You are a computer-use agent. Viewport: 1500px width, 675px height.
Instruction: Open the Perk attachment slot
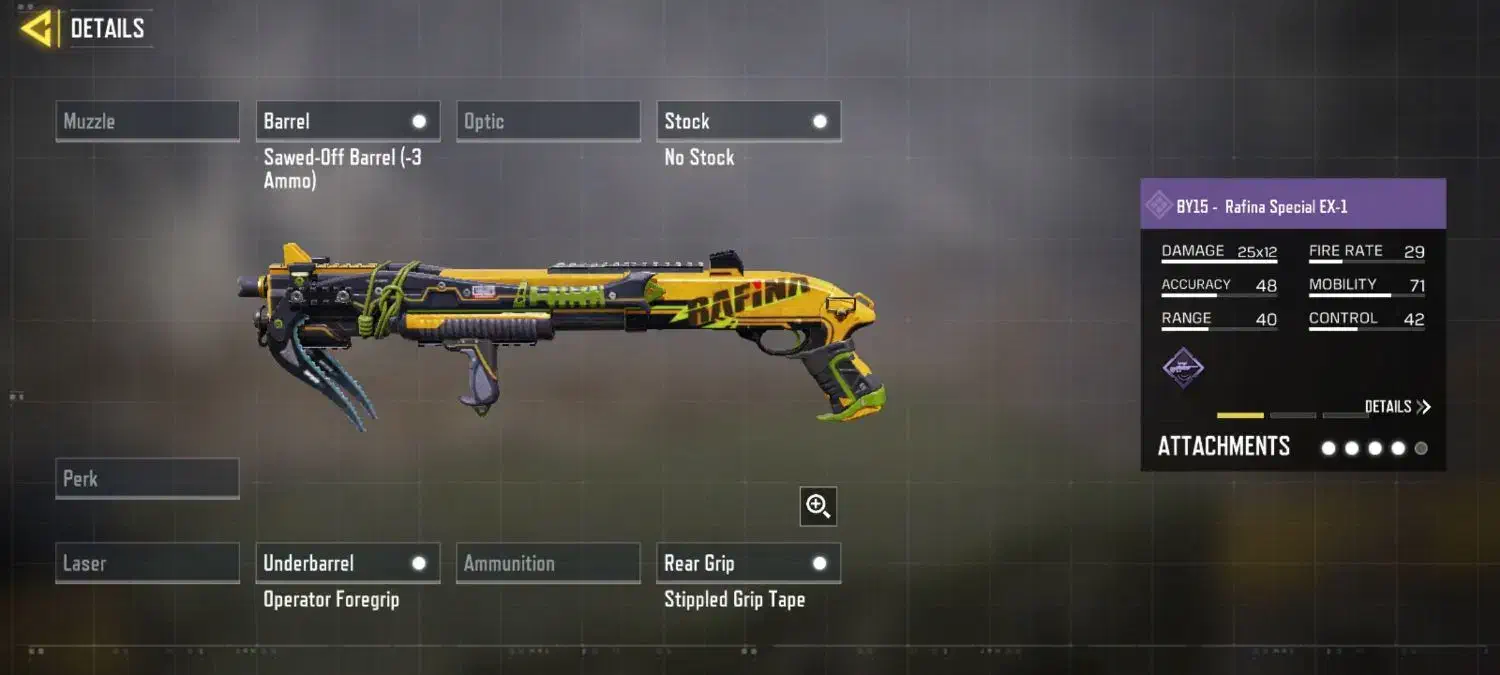click(x=147, y=478)
